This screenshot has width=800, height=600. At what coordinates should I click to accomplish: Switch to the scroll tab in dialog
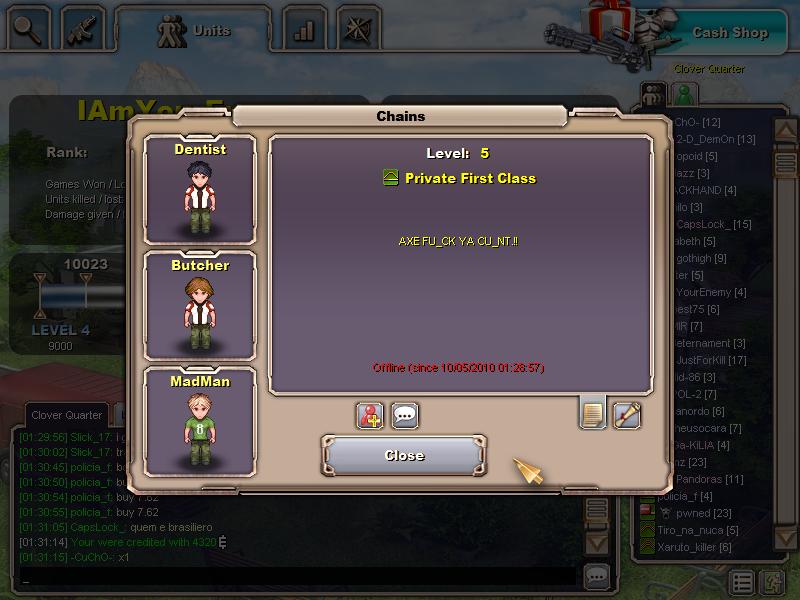pyautogui.click(x=627, y=414)
